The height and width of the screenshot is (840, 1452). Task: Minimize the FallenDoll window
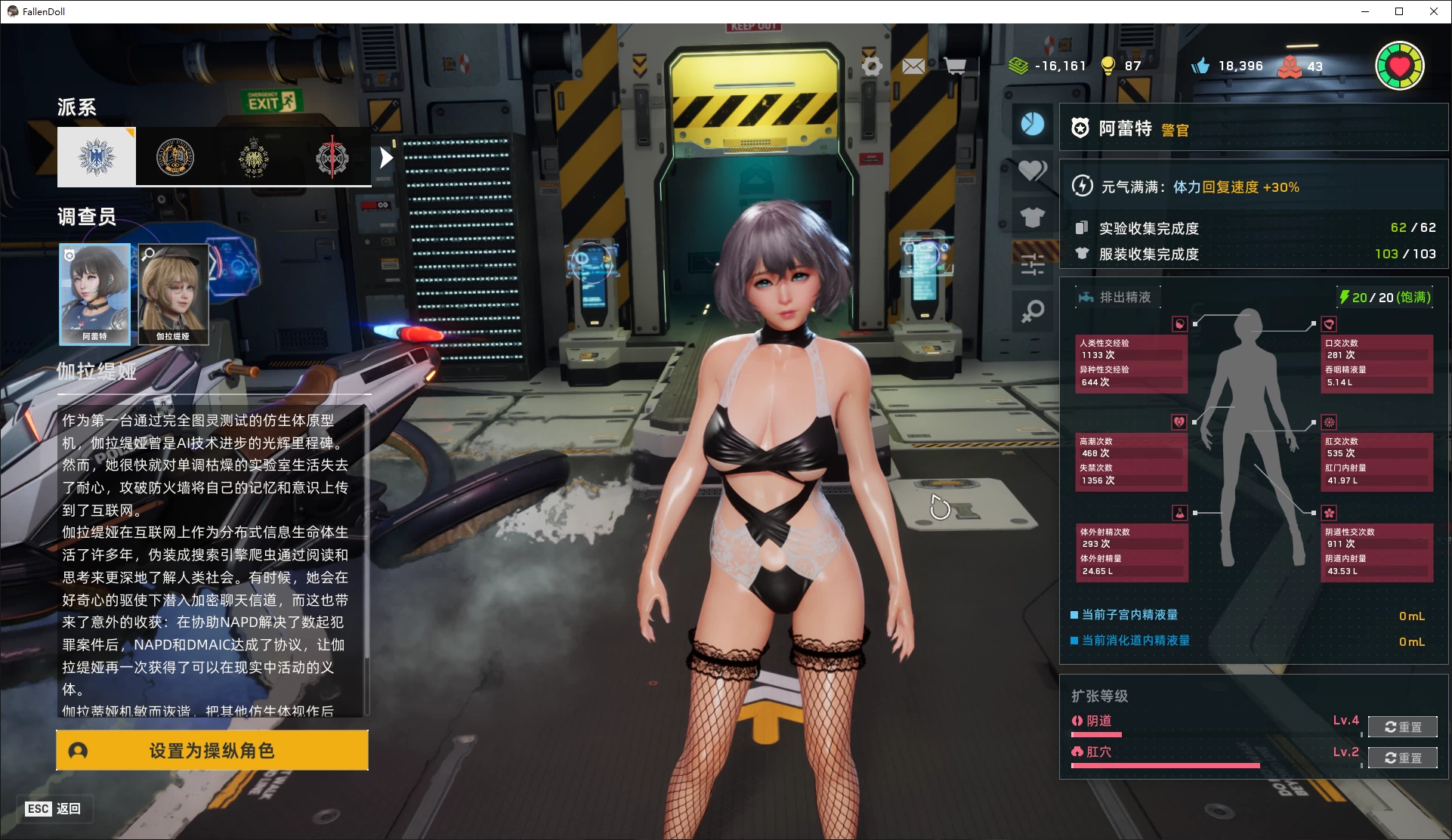(x=1365, y=11)
